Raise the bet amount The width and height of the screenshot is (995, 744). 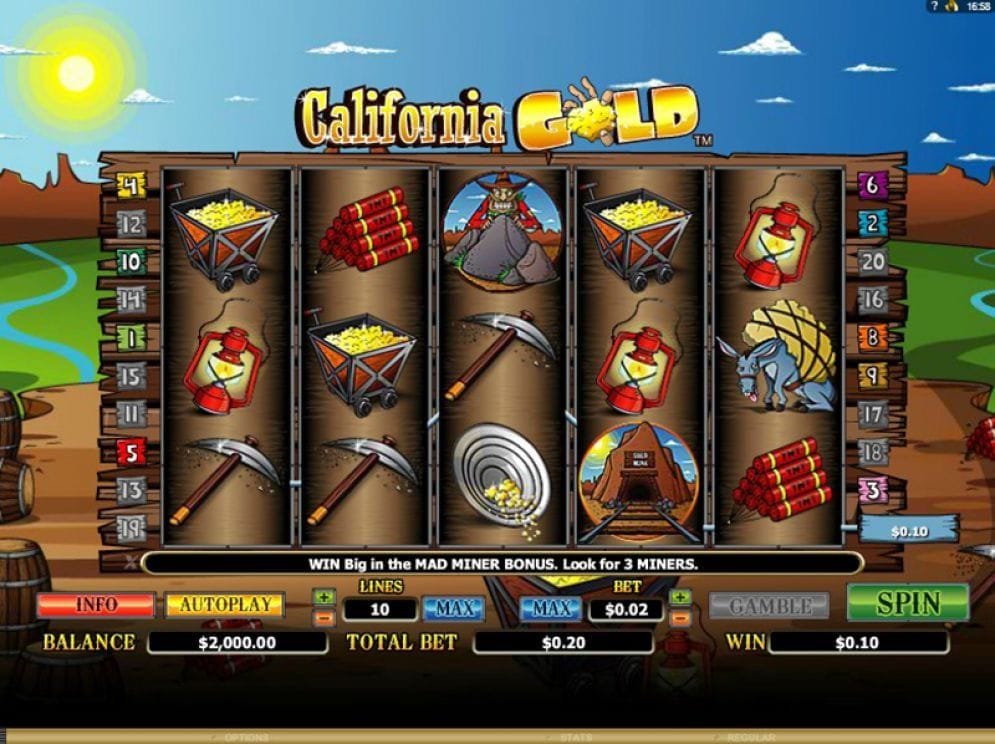(x=680, y=597)
